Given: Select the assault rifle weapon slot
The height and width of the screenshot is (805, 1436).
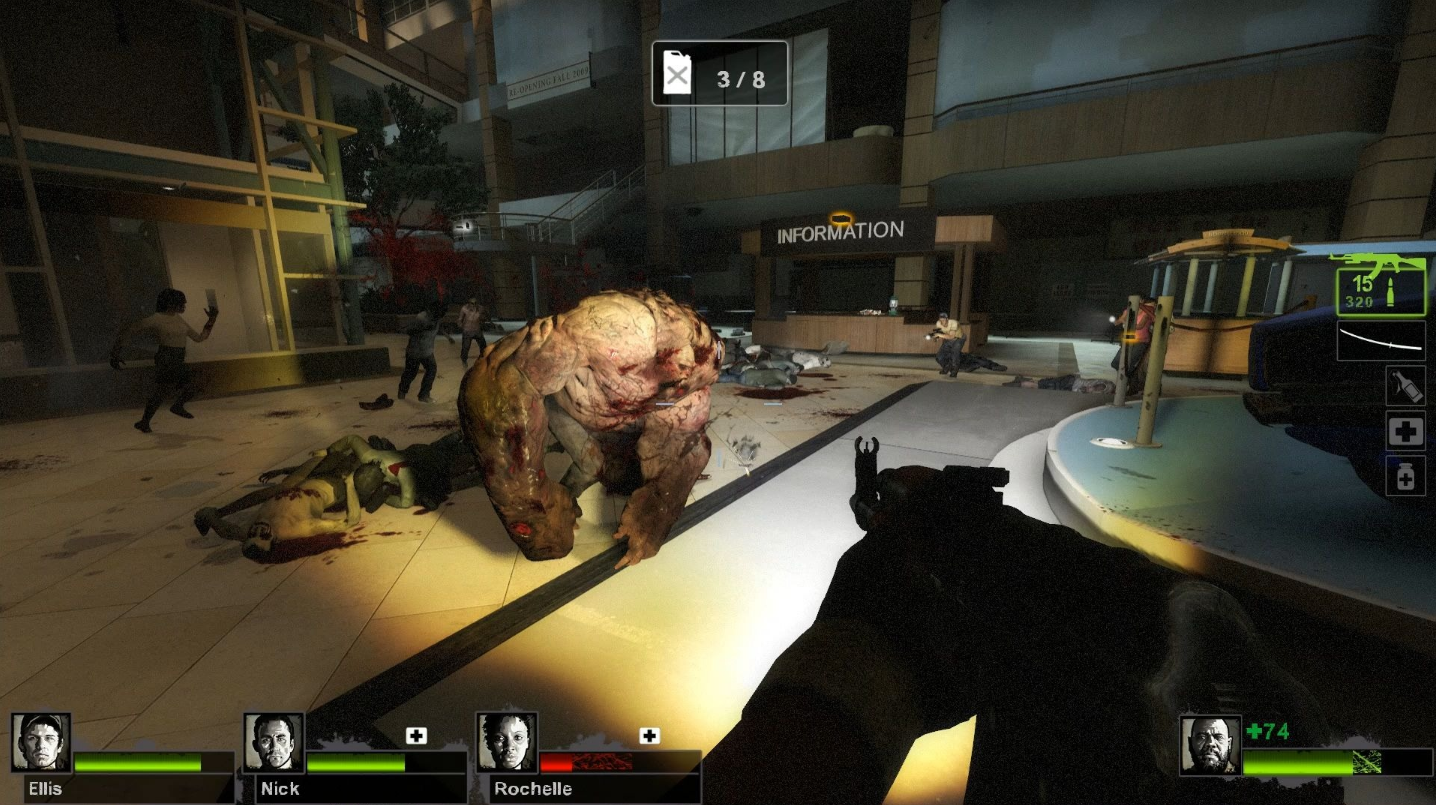Looking at the screenshot, I should (1380, 284).
